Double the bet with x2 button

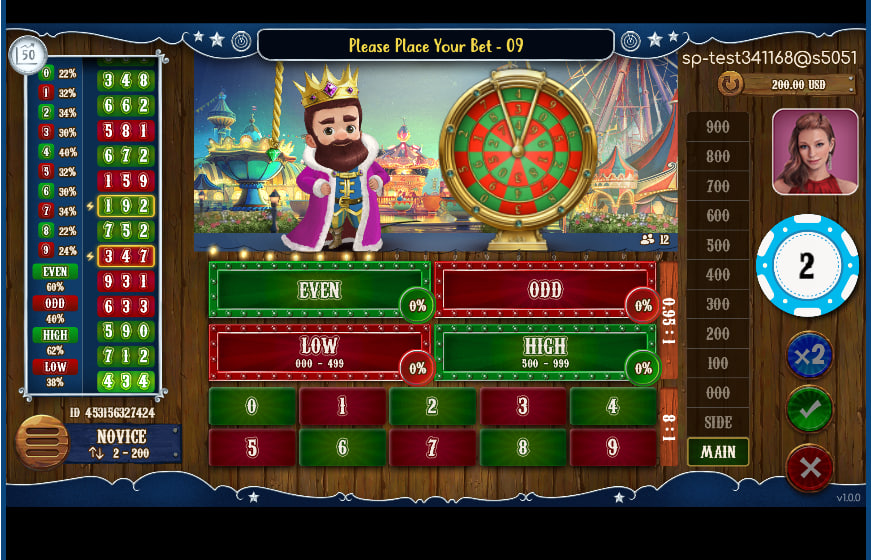809,355
